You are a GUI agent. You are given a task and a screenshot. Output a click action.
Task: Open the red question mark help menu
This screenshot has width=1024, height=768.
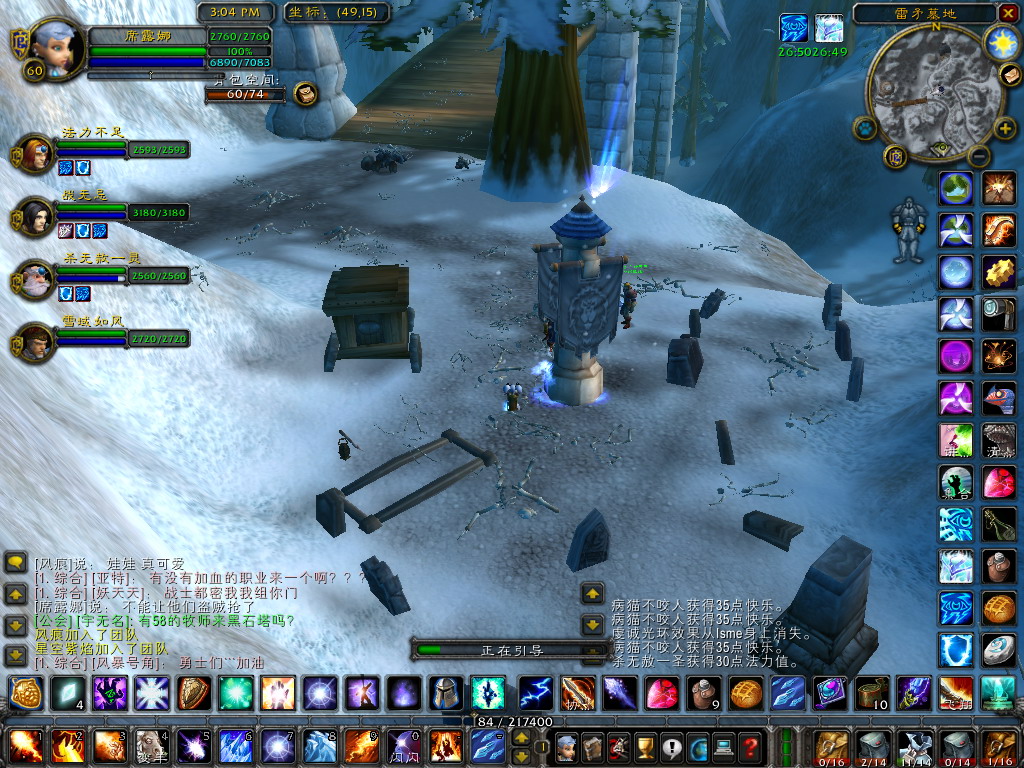[x=750, y=746]
